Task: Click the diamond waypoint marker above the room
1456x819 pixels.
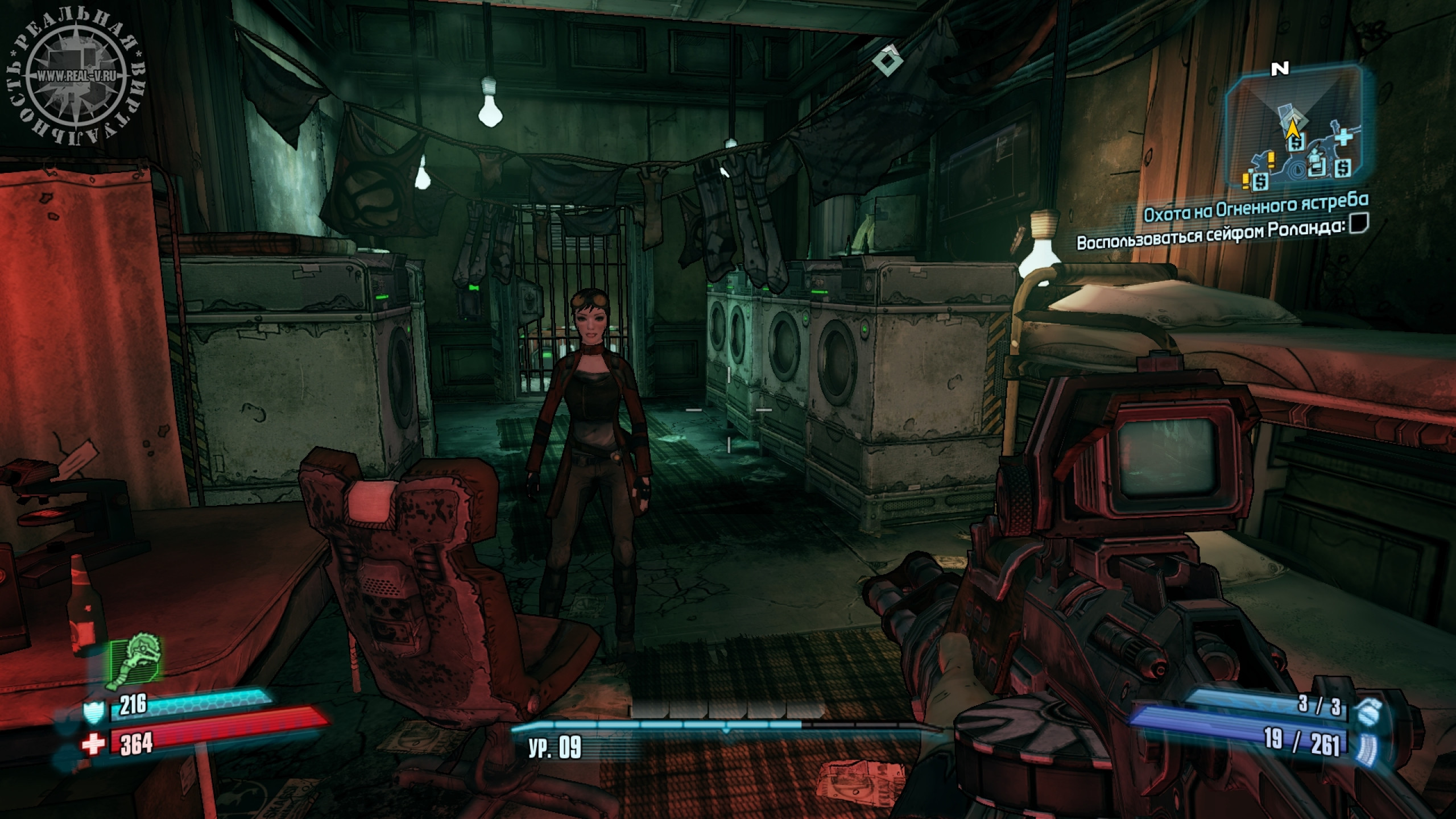Action: (x=887, y=61)
